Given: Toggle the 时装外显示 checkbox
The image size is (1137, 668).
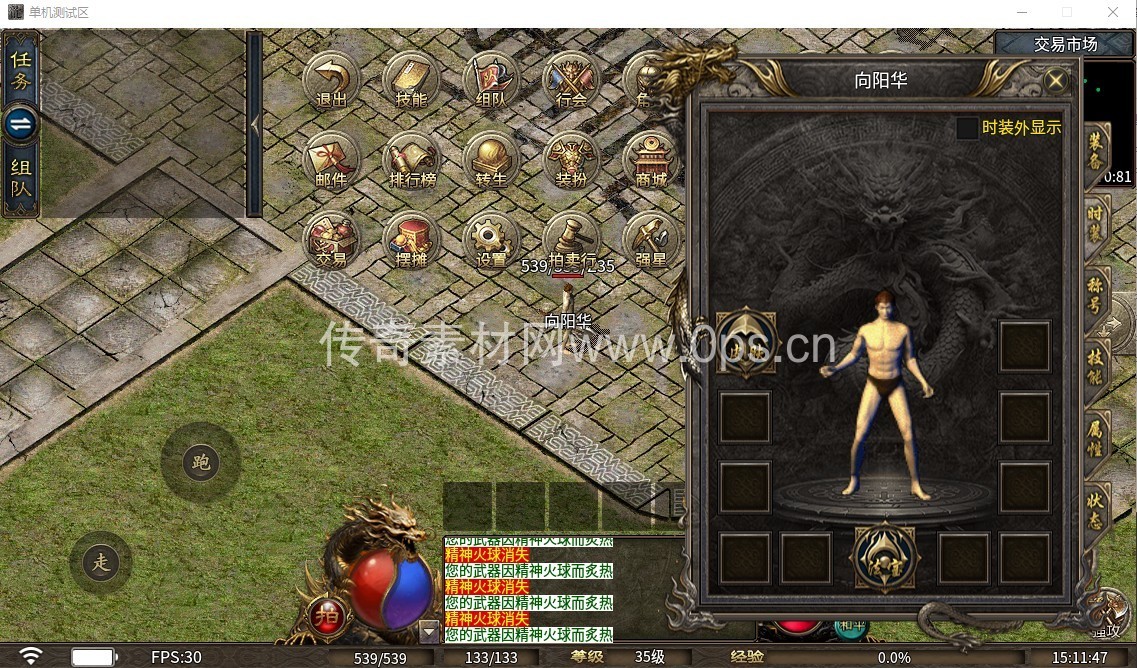Looking at the screenshot, I should tap(967, 128).
